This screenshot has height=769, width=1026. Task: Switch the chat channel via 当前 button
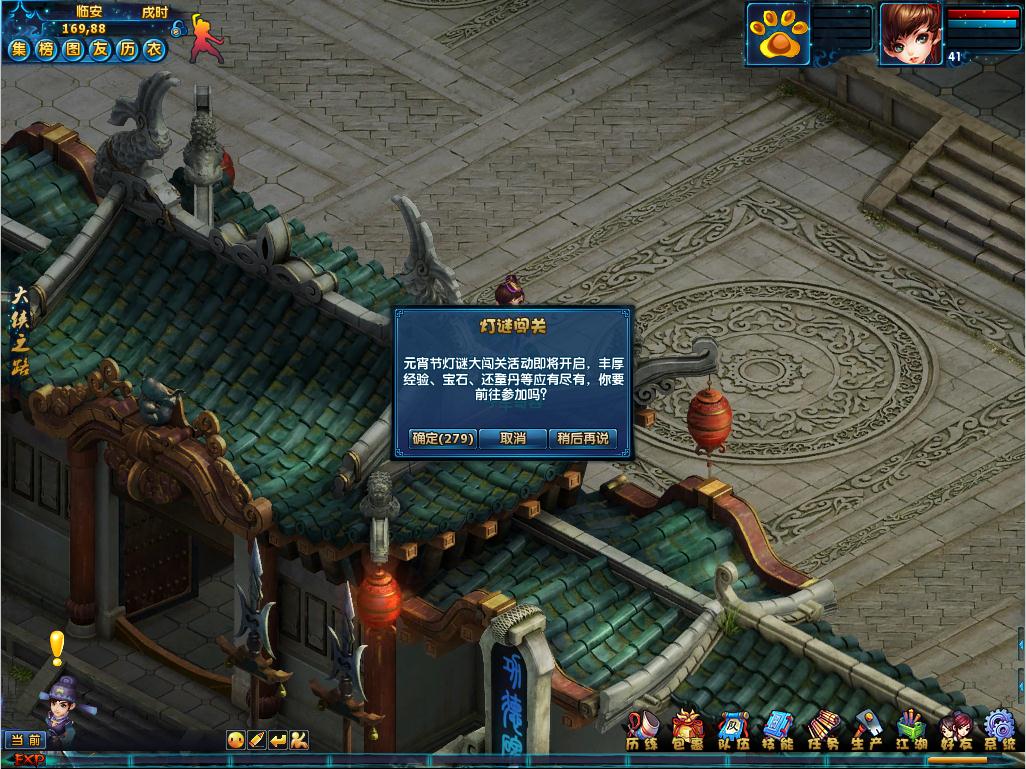point(27,740)
